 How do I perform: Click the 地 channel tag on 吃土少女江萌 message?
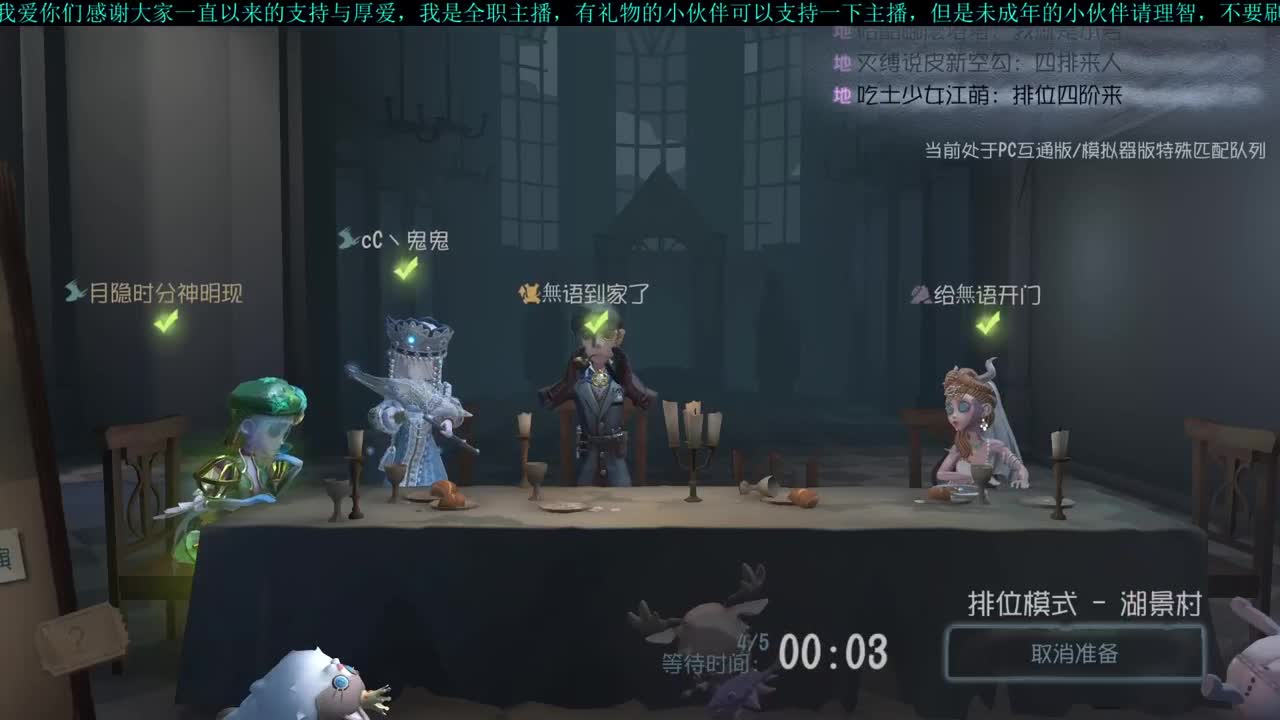(x=841, y=94)
